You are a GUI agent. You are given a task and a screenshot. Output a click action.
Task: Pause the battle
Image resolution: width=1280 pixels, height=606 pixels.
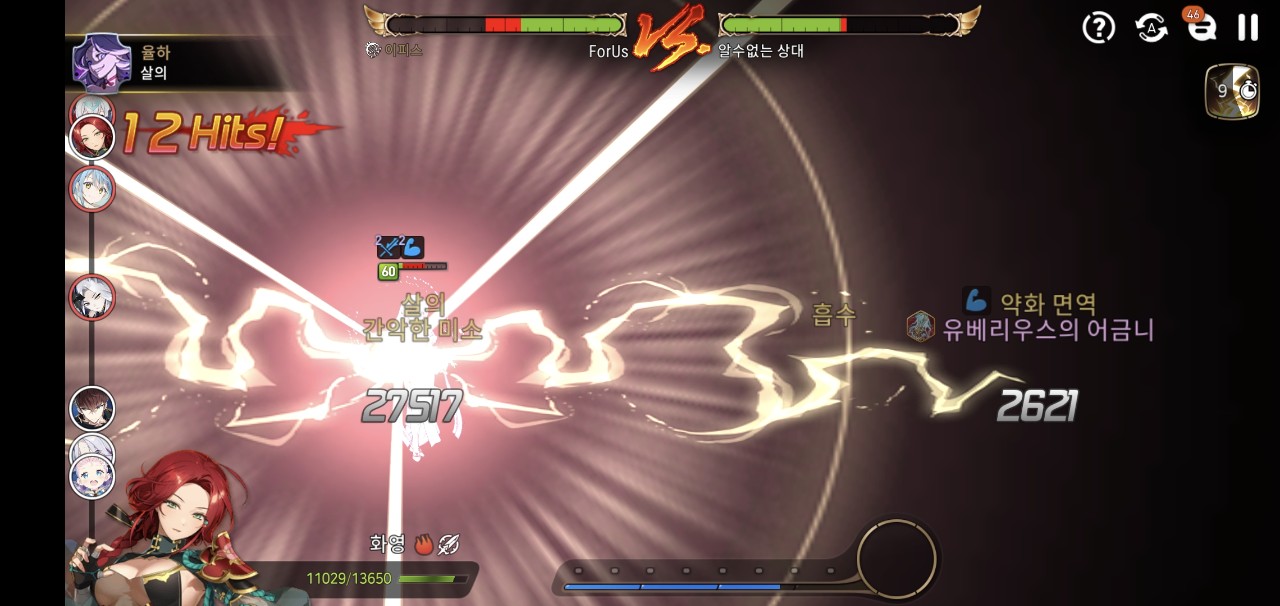click(1247, 27)
